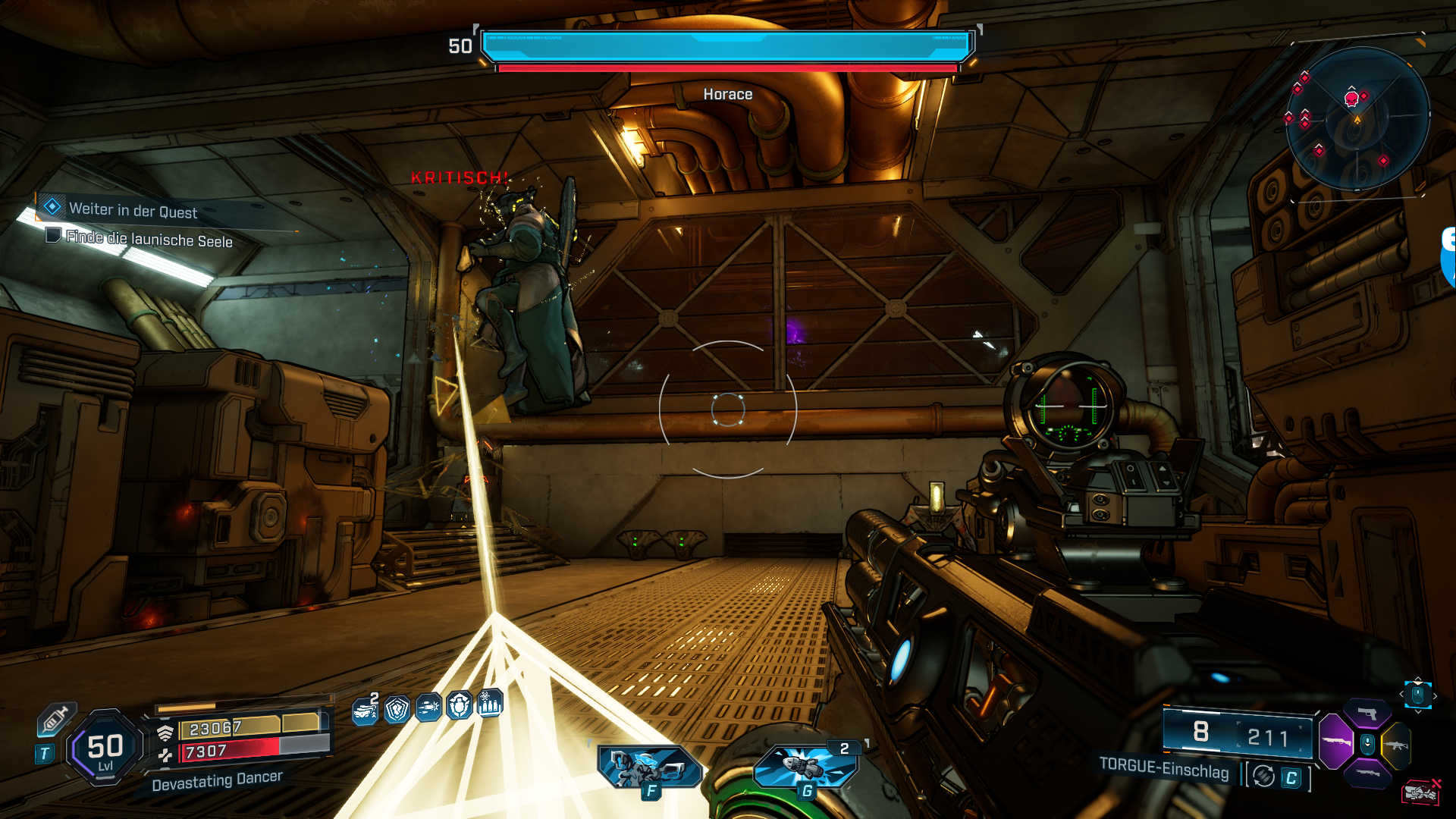Click the vehicle buff icon with stack 2

tap(366, 711)
